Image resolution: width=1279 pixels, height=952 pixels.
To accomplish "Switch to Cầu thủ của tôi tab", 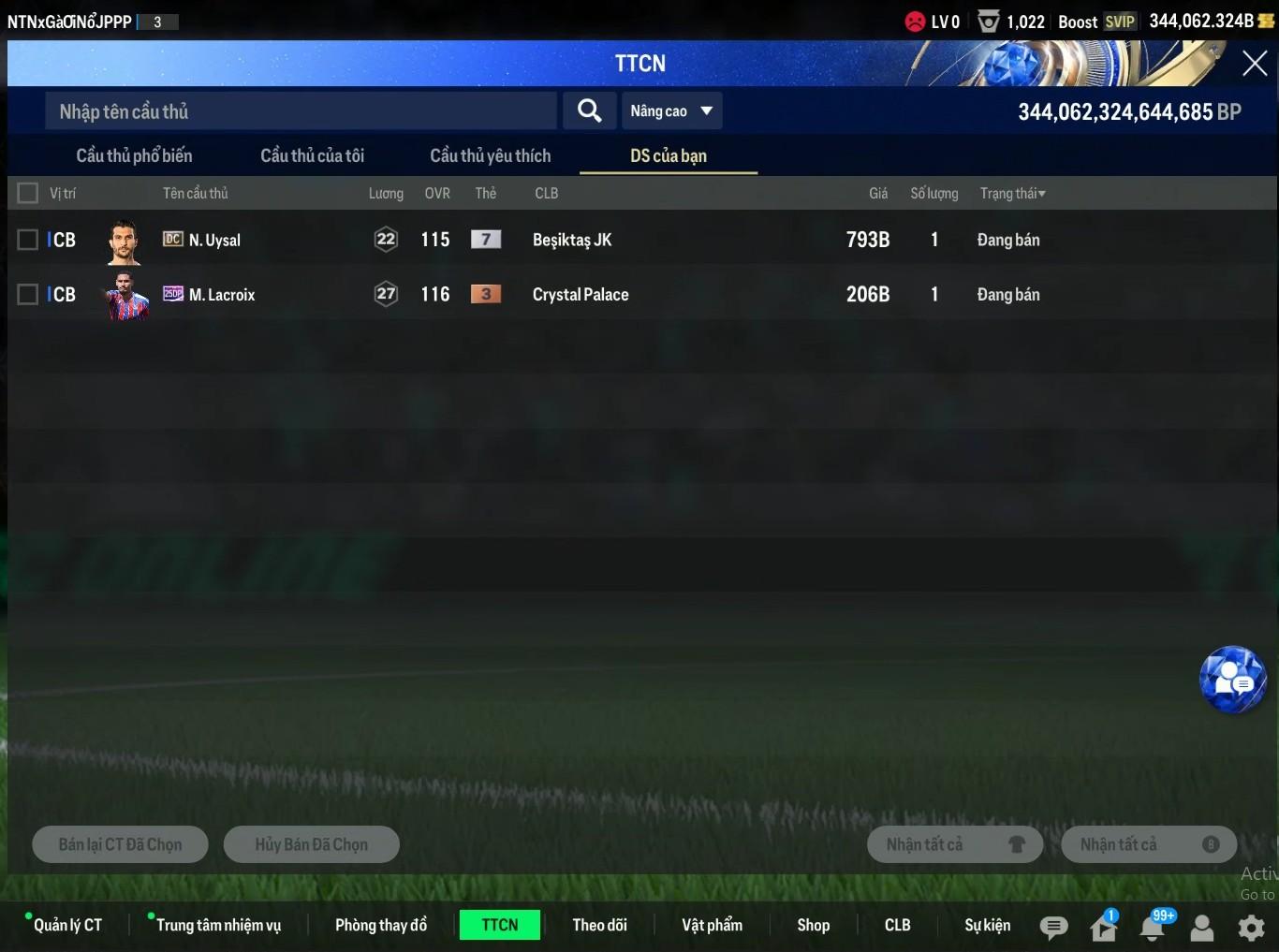I will (x=312, y=155).
